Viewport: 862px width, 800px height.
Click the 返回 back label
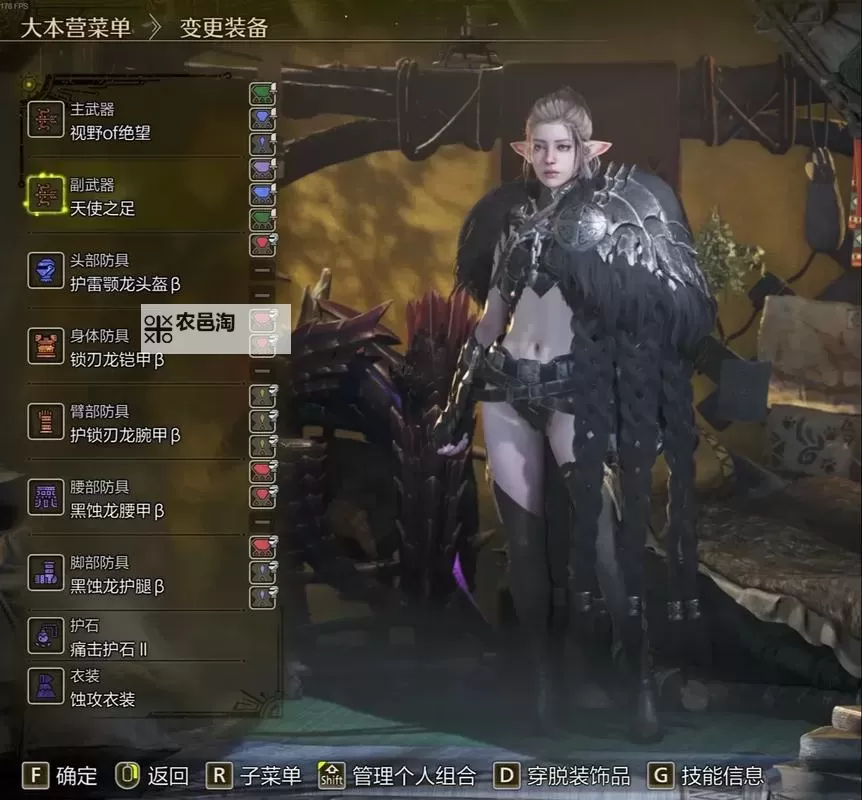(167, 775)
